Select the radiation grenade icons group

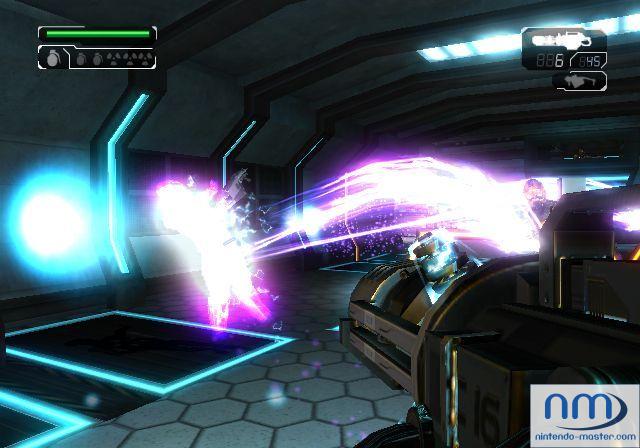coord(128,58)
